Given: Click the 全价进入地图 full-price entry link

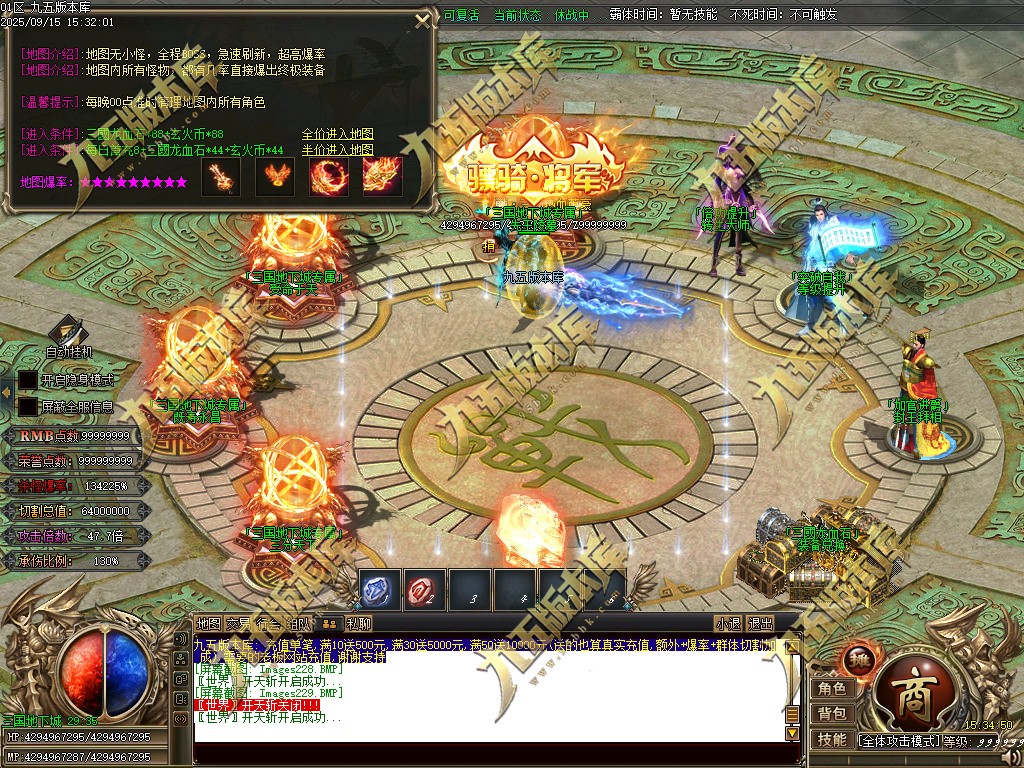Looking at the screenshot, I should (x=338, y=134).
